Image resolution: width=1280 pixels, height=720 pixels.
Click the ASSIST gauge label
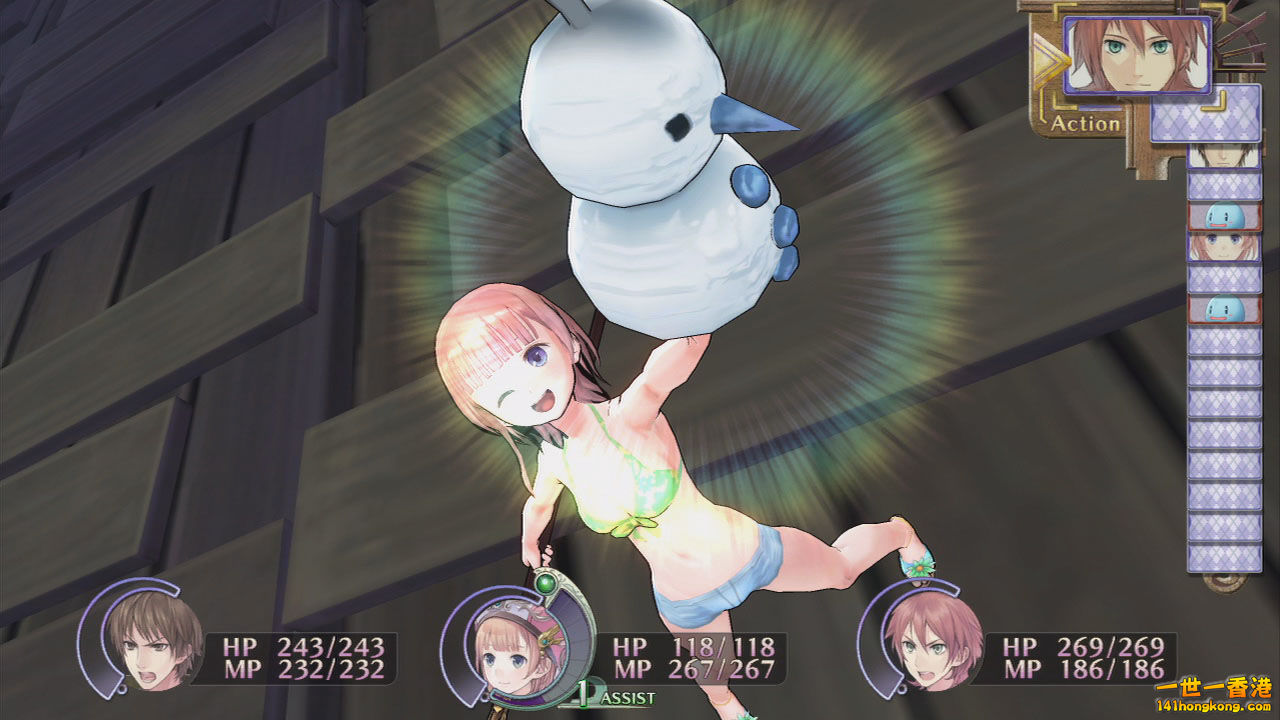(620, 697)
